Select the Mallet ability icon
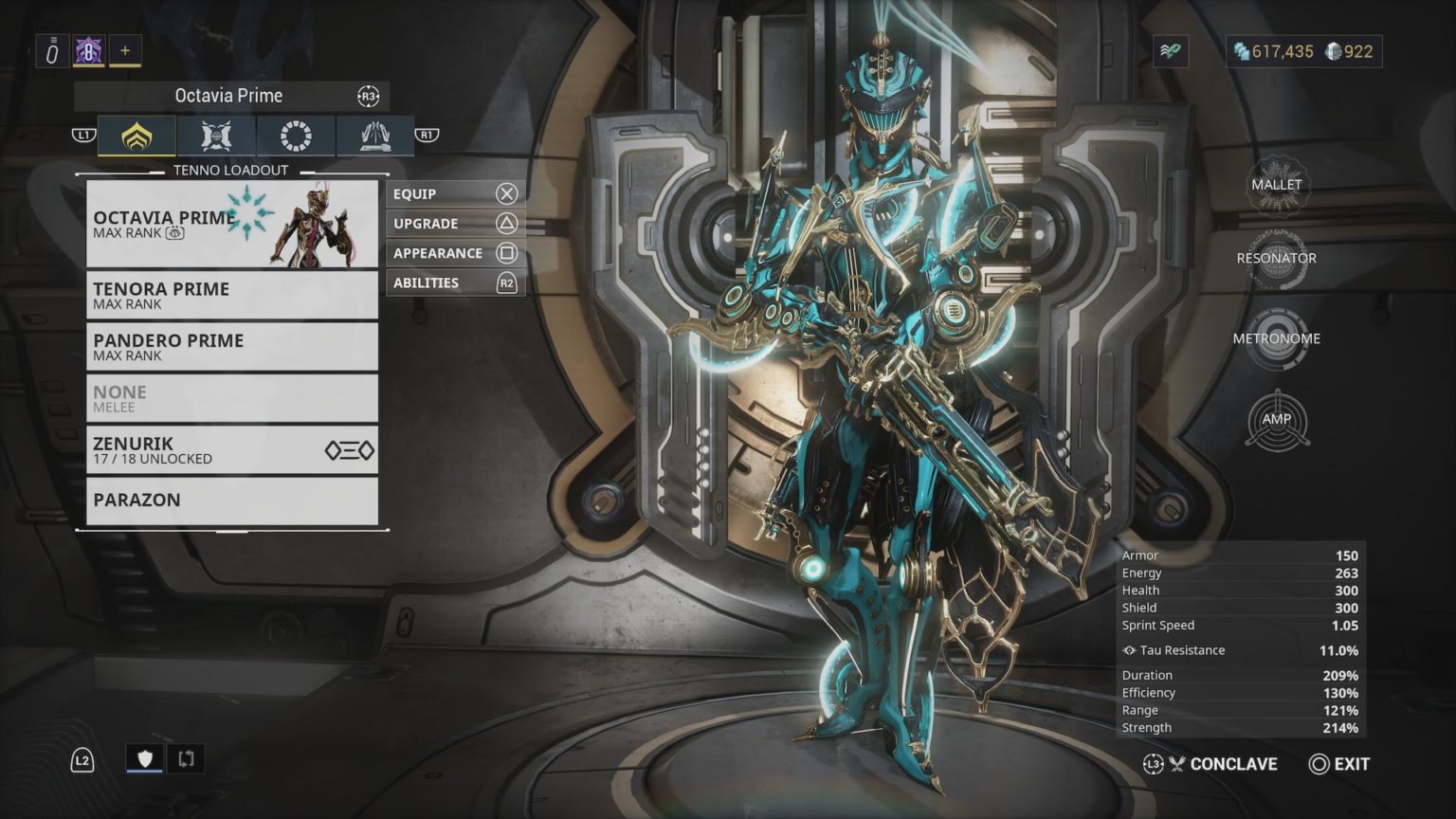Screen dimensions: 1456x819 1278,185
